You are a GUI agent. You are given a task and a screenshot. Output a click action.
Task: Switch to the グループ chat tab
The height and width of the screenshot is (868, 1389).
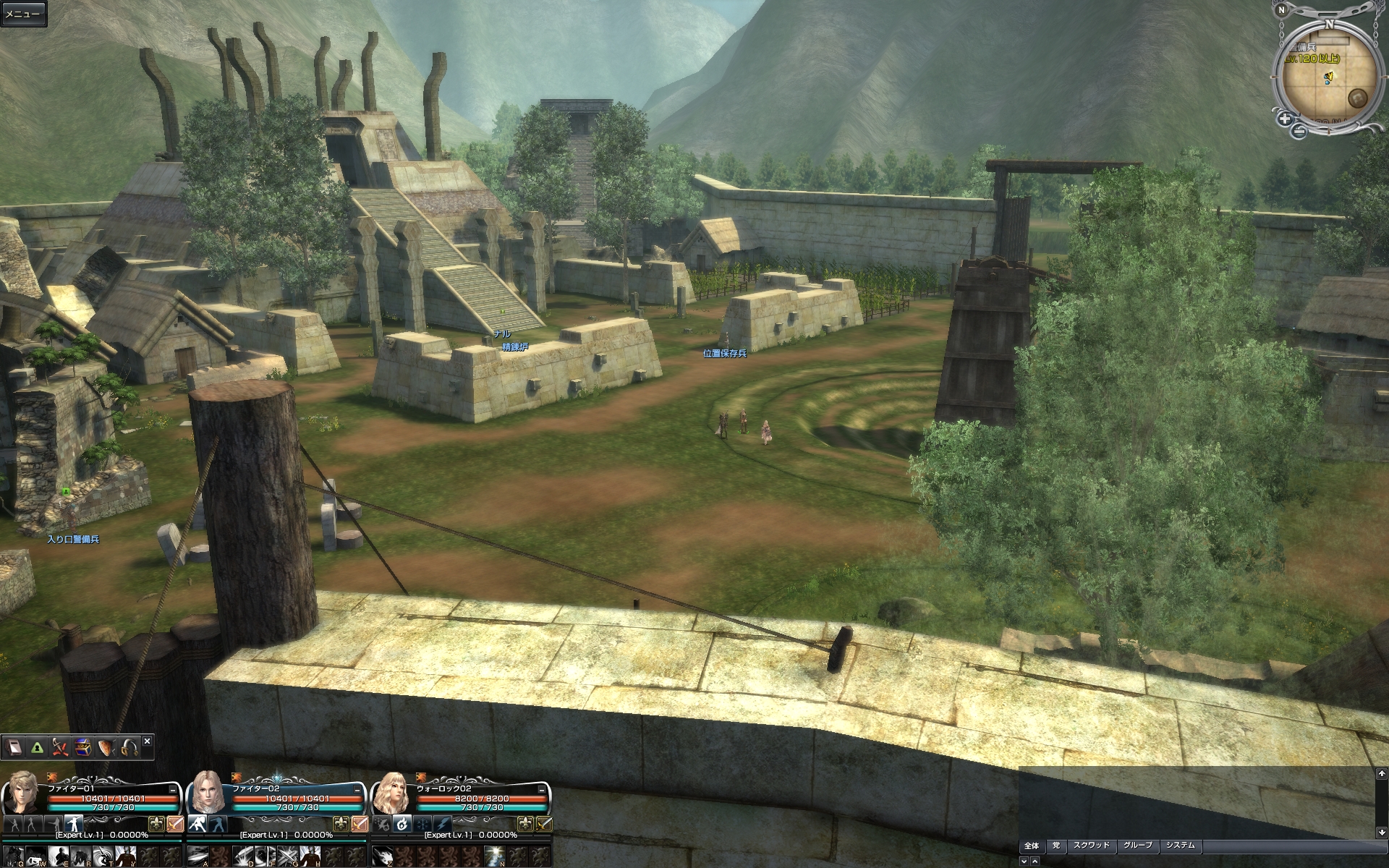click(x=1137, y=846)
